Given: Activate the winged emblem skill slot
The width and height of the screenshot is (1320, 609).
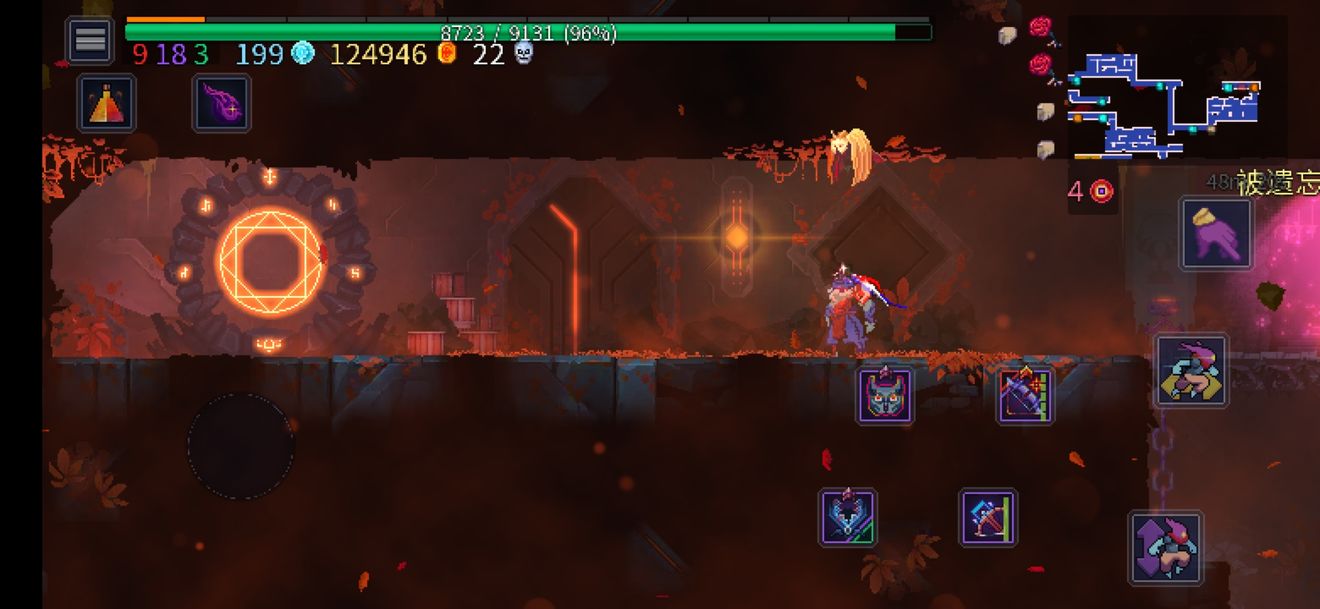Looking at the screenshot, I should pyautogui.click(x=848, y=517).
